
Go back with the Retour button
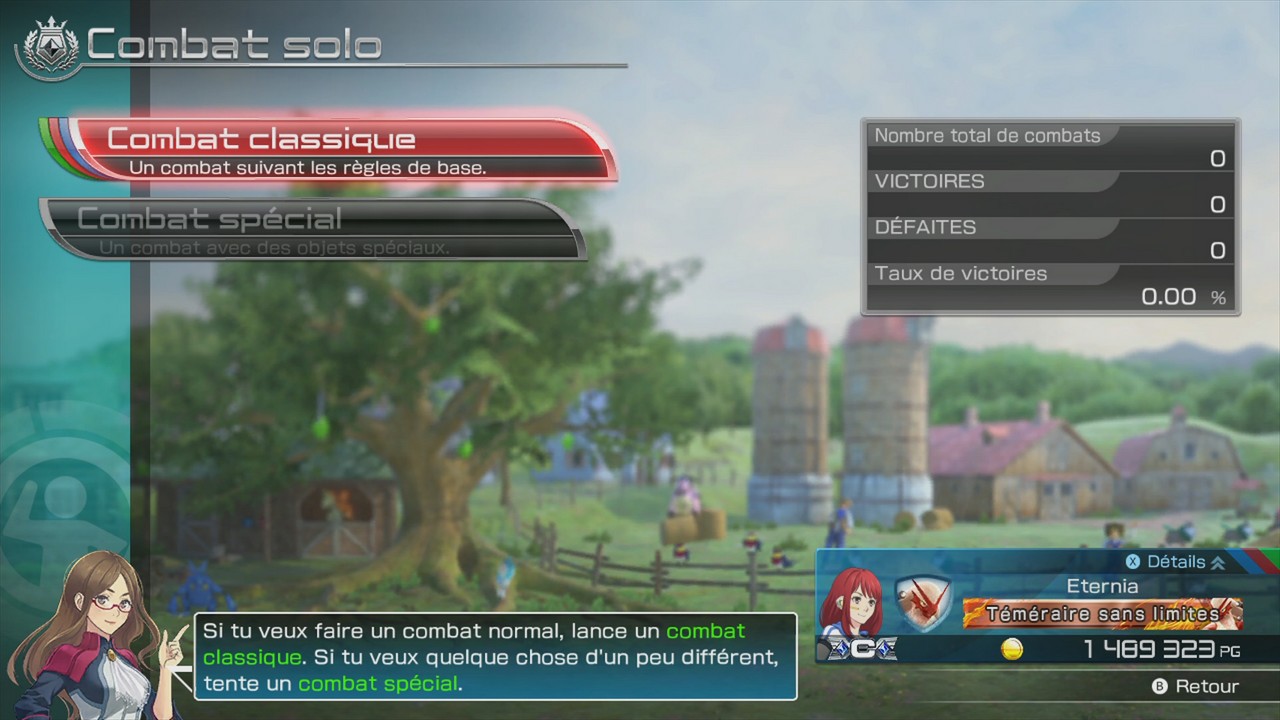[x=1195, y=687]
